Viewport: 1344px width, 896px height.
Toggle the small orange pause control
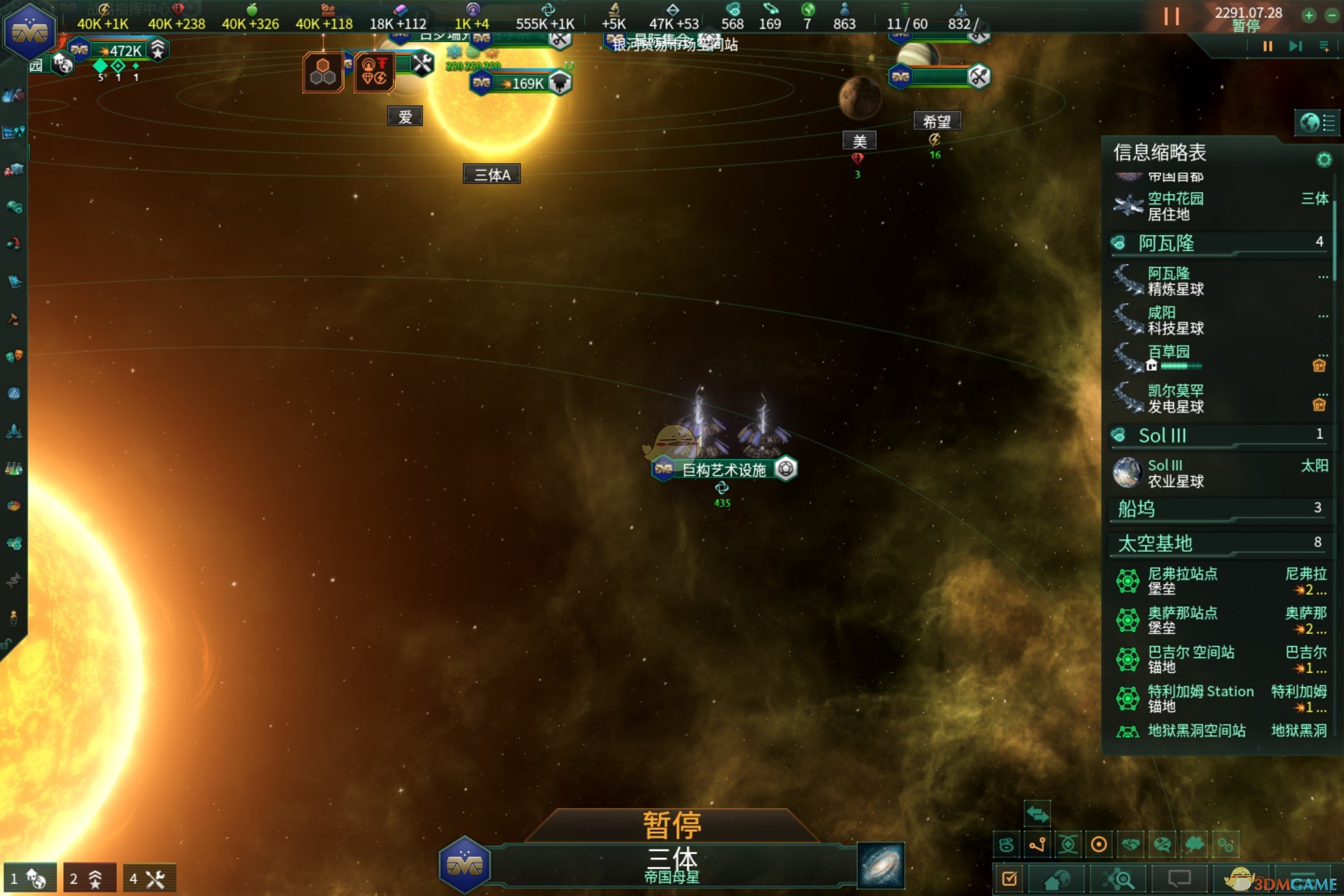(1267, 47)
